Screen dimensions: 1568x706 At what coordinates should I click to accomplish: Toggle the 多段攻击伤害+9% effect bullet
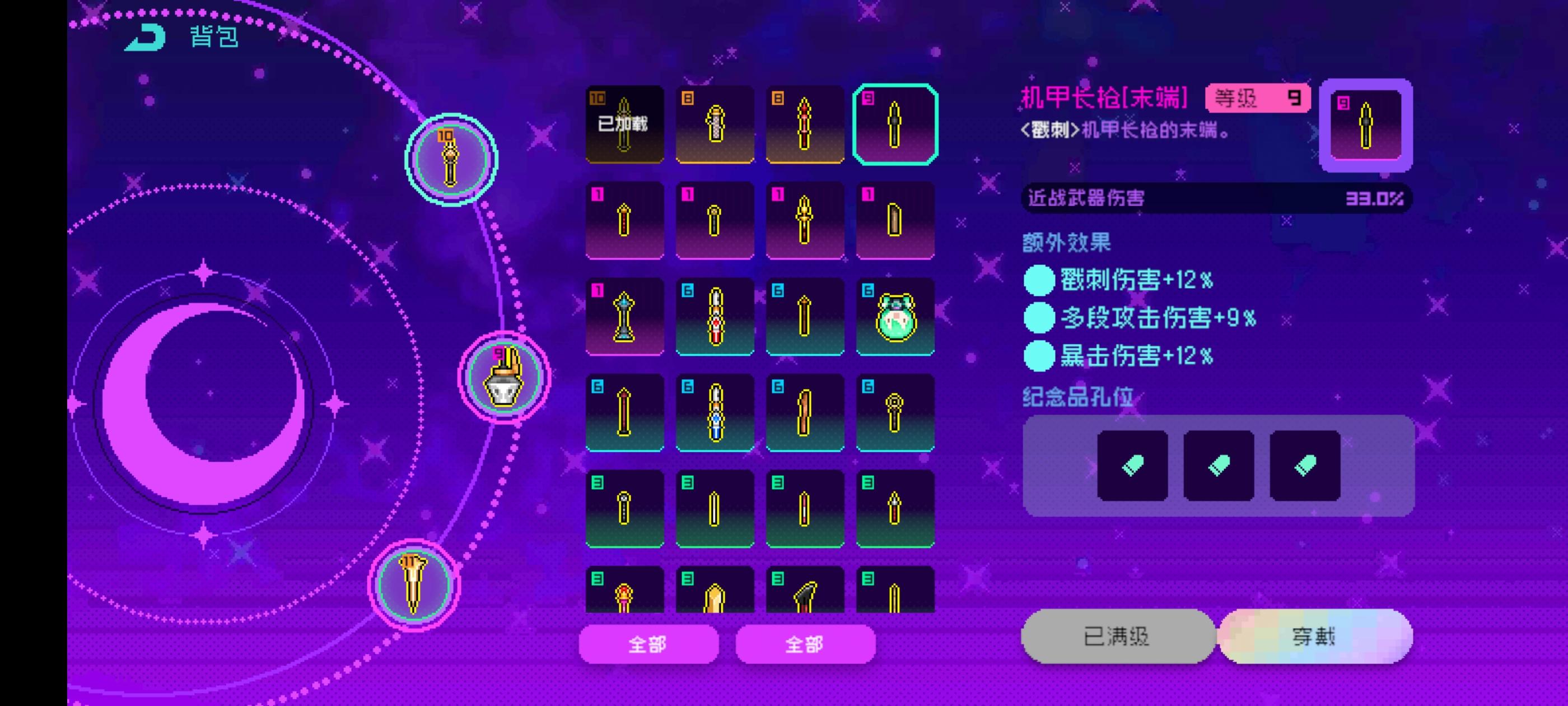tap(1039, 318)
